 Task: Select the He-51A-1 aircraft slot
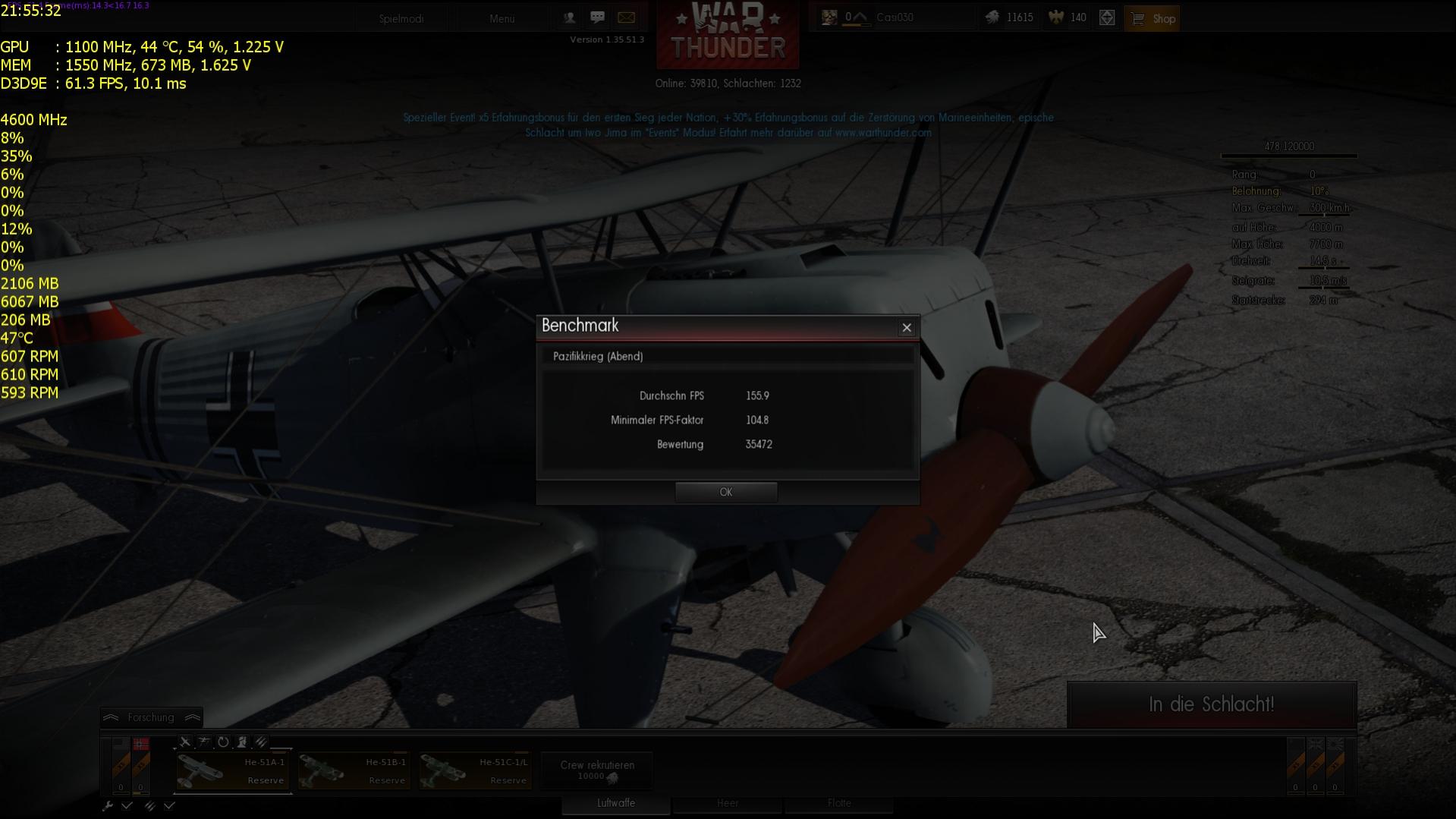pos(233,771)
